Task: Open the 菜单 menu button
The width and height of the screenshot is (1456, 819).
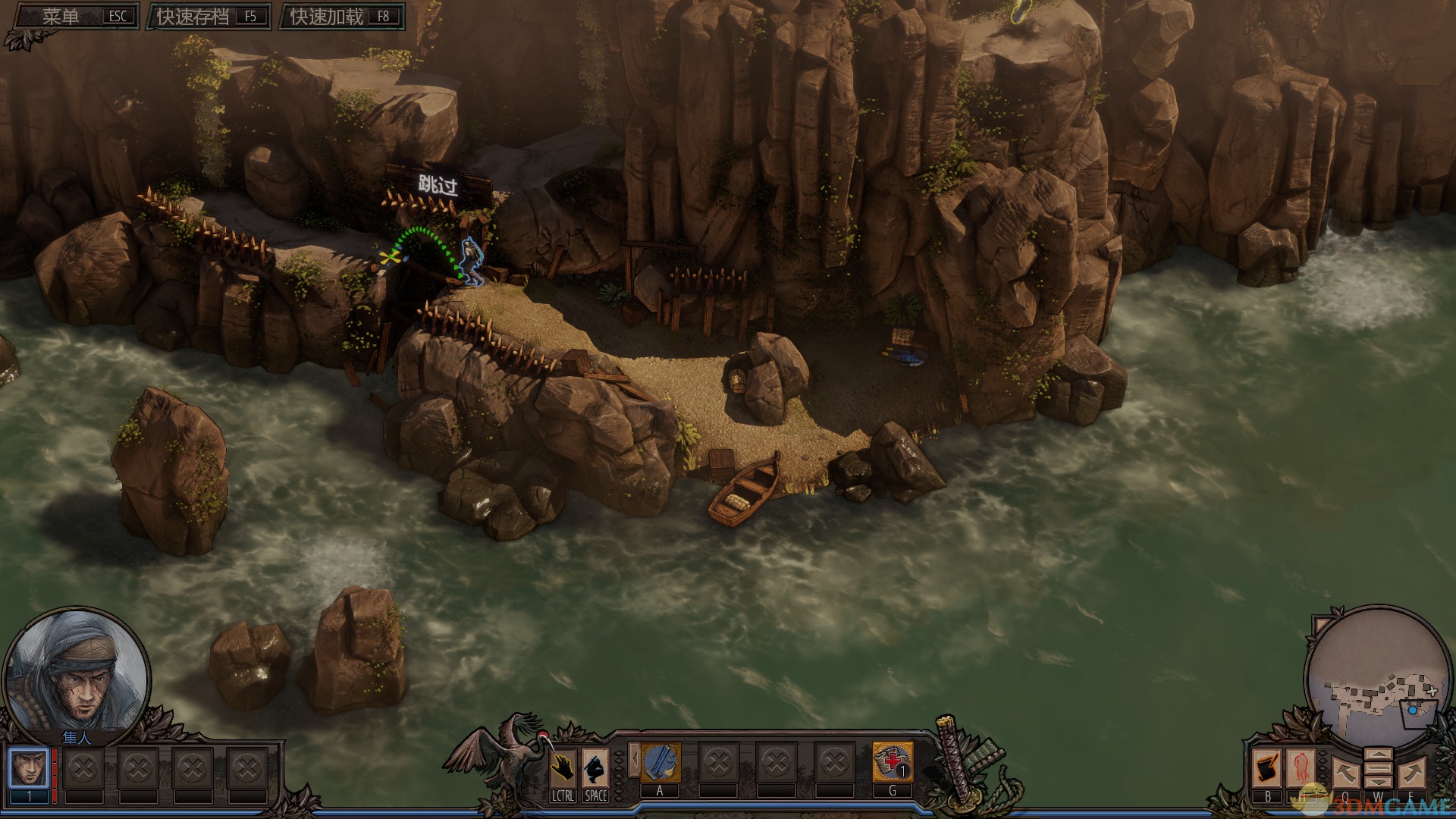Action: 77,17
